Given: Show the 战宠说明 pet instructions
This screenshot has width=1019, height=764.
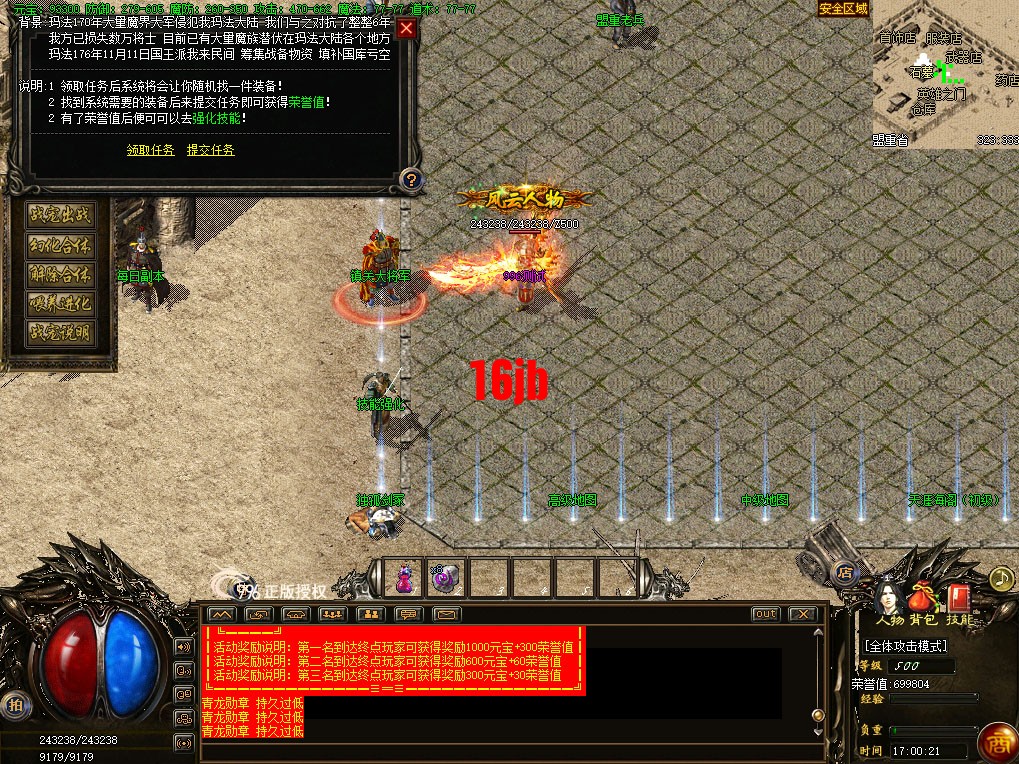Looking at the screenshot, I should click(60, 332).
